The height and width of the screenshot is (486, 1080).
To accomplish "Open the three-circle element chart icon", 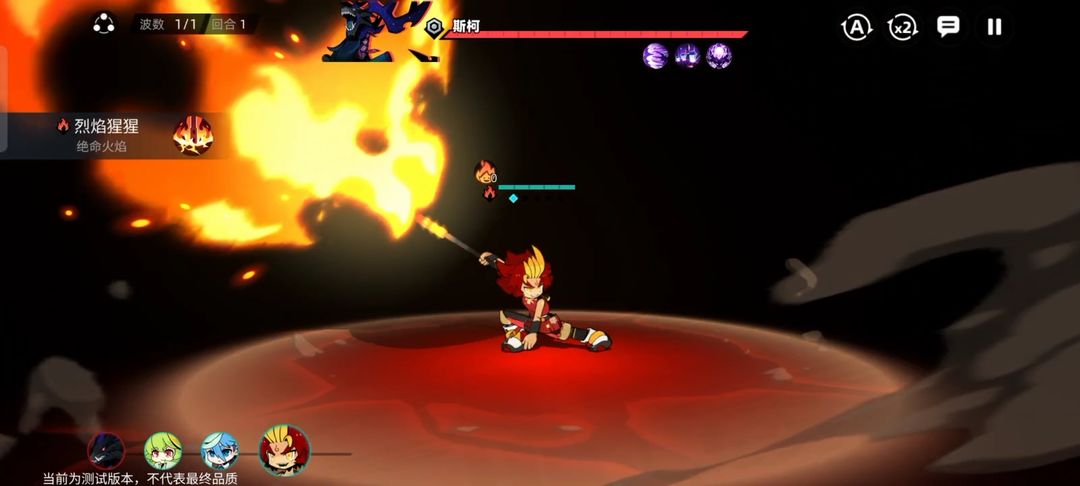I will point(104,24).
